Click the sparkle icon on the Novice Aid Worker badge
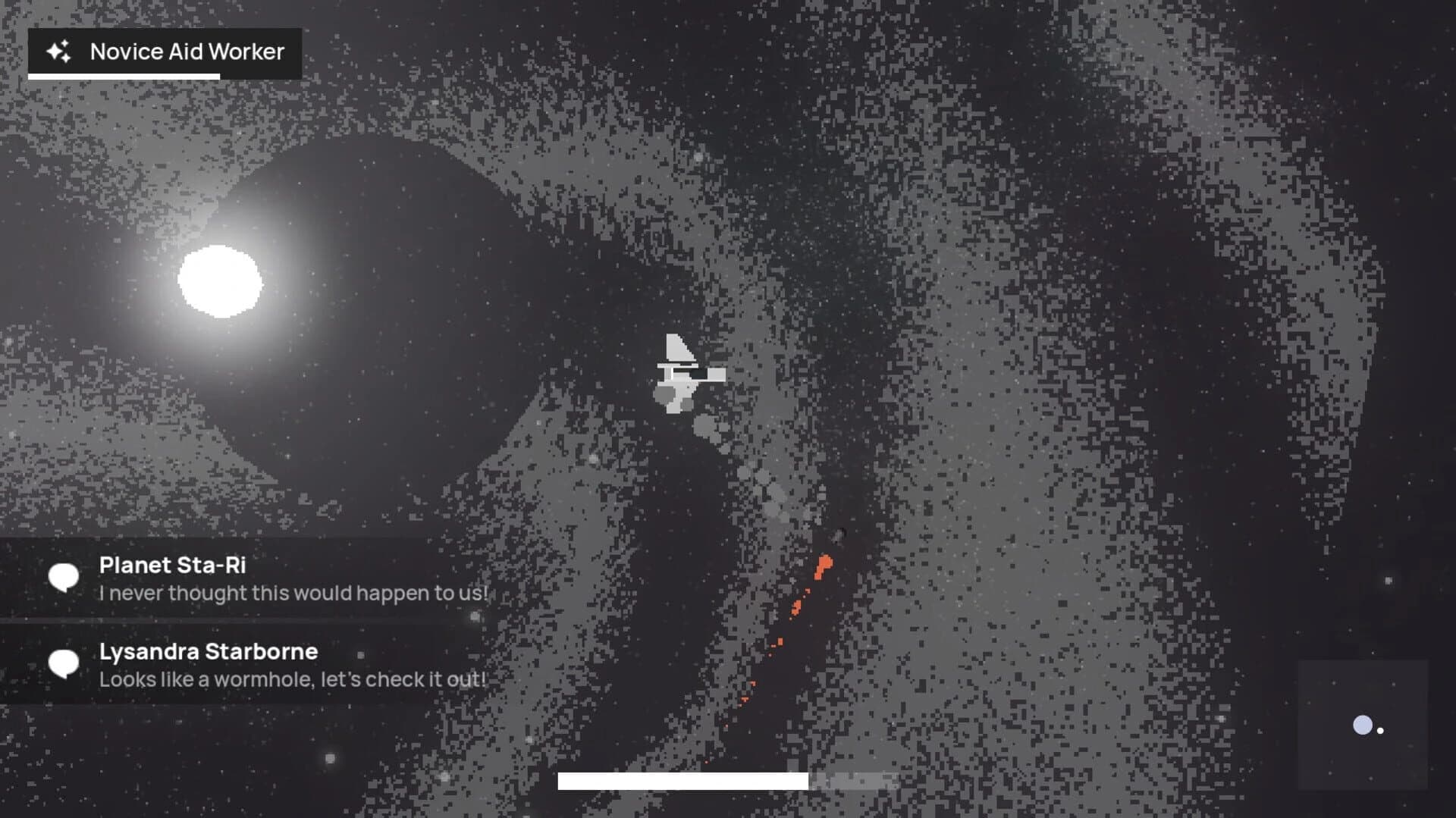The image size is (1456, 818). [x=59, y=52]
